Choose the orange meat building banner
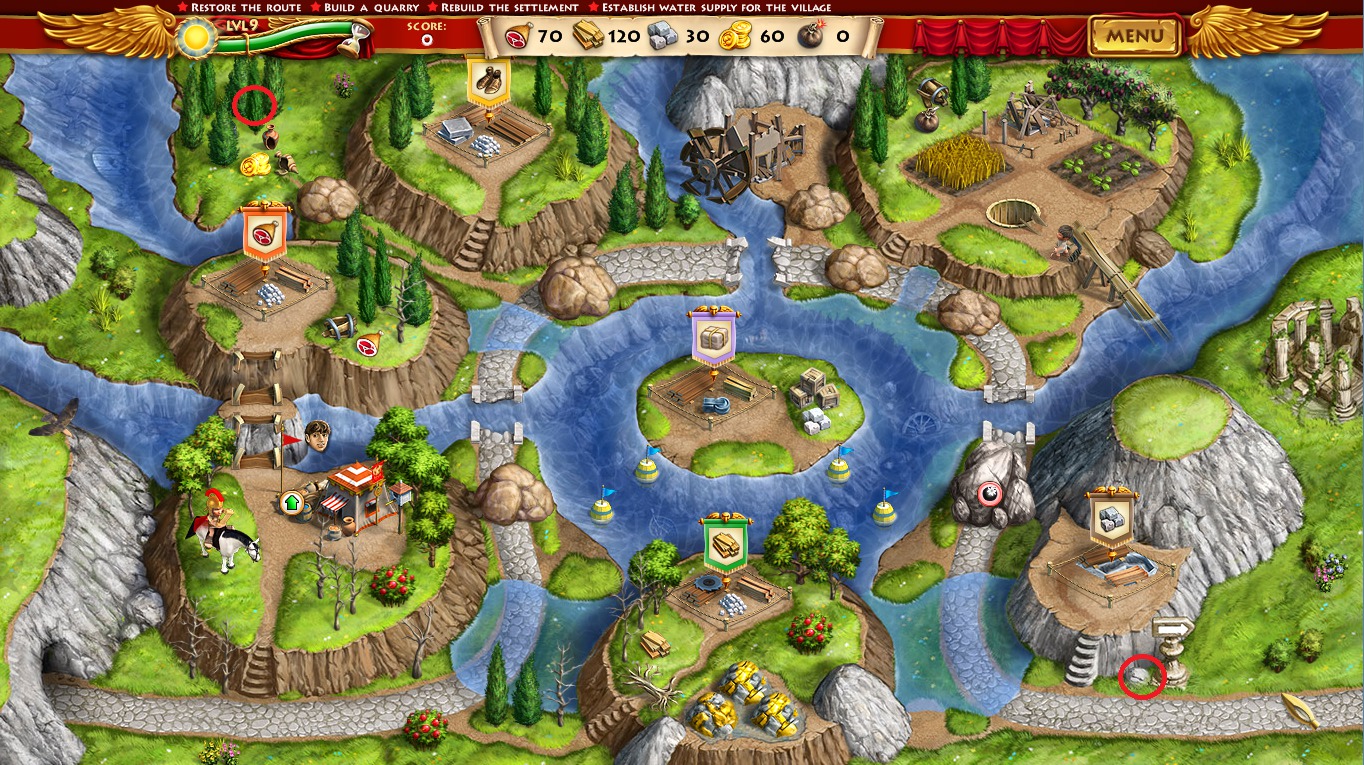 (x=265, y=233)
